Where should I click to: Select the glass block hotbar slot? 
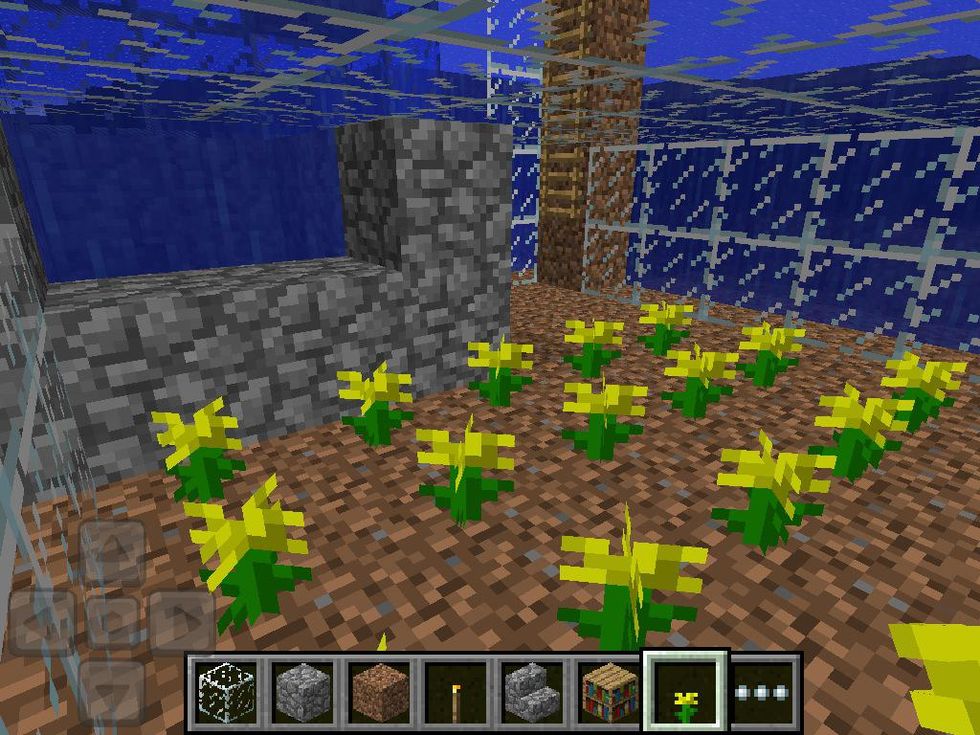click(x=224, y=691)
